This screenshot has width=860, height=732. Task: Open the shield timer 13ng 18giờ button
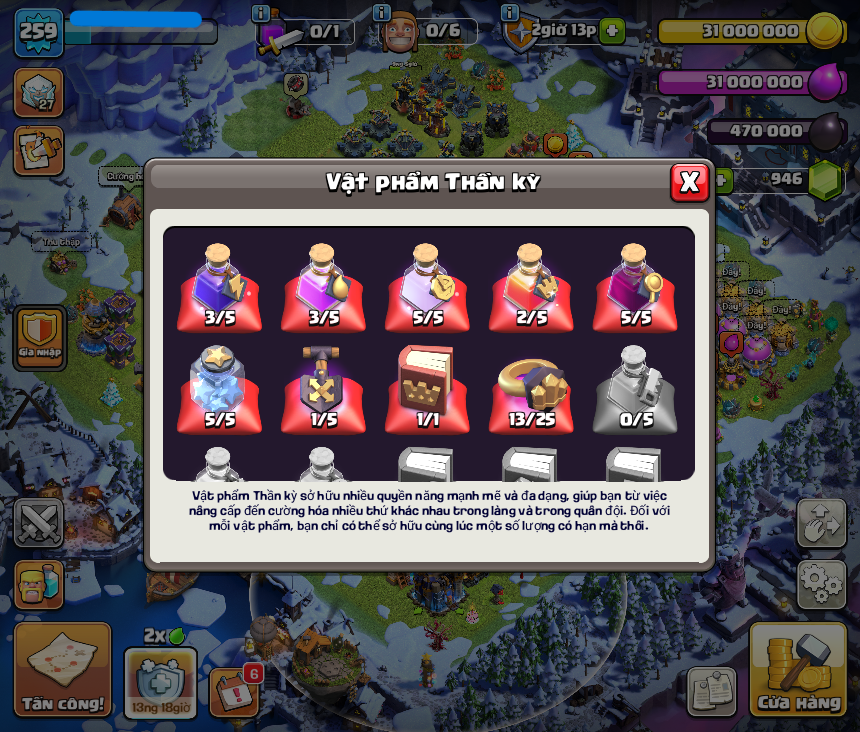pyautogui.click(x=160, y=682)
